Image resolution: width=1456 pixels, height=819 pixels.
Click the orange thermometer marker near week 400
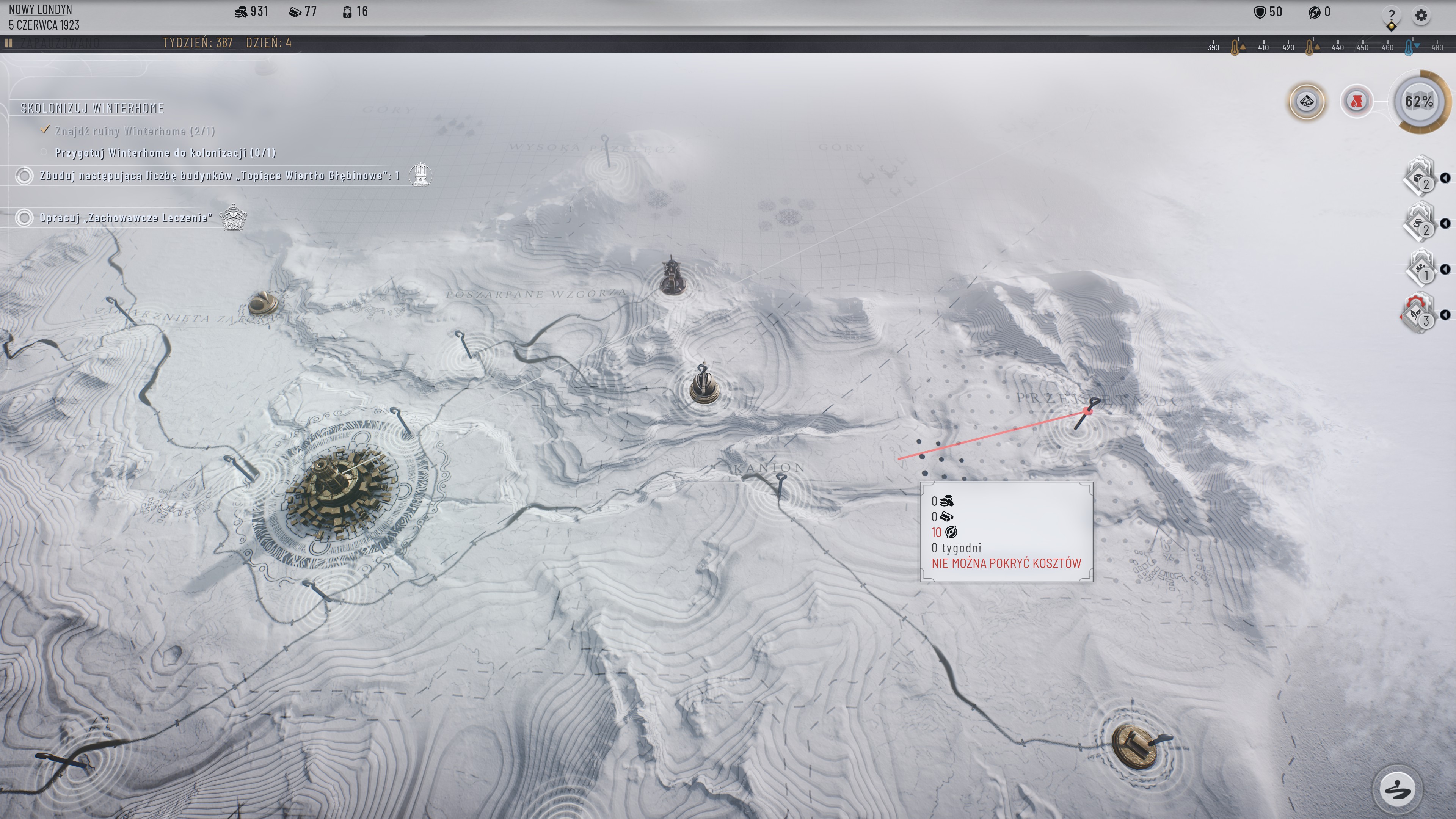click(1235, 47)
